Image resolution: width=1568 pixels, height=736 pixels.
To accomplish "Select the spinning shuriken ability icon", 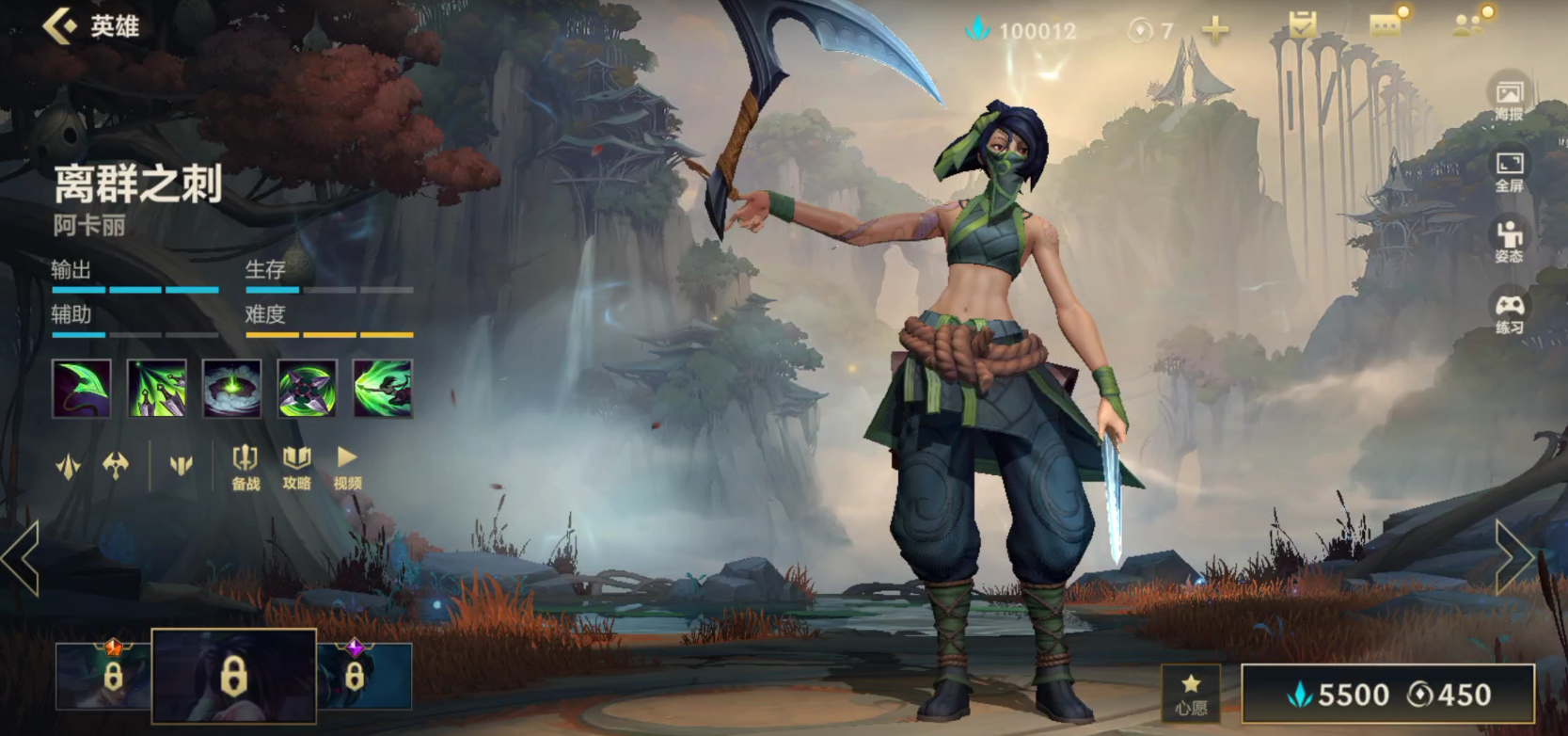I will 307,388.
